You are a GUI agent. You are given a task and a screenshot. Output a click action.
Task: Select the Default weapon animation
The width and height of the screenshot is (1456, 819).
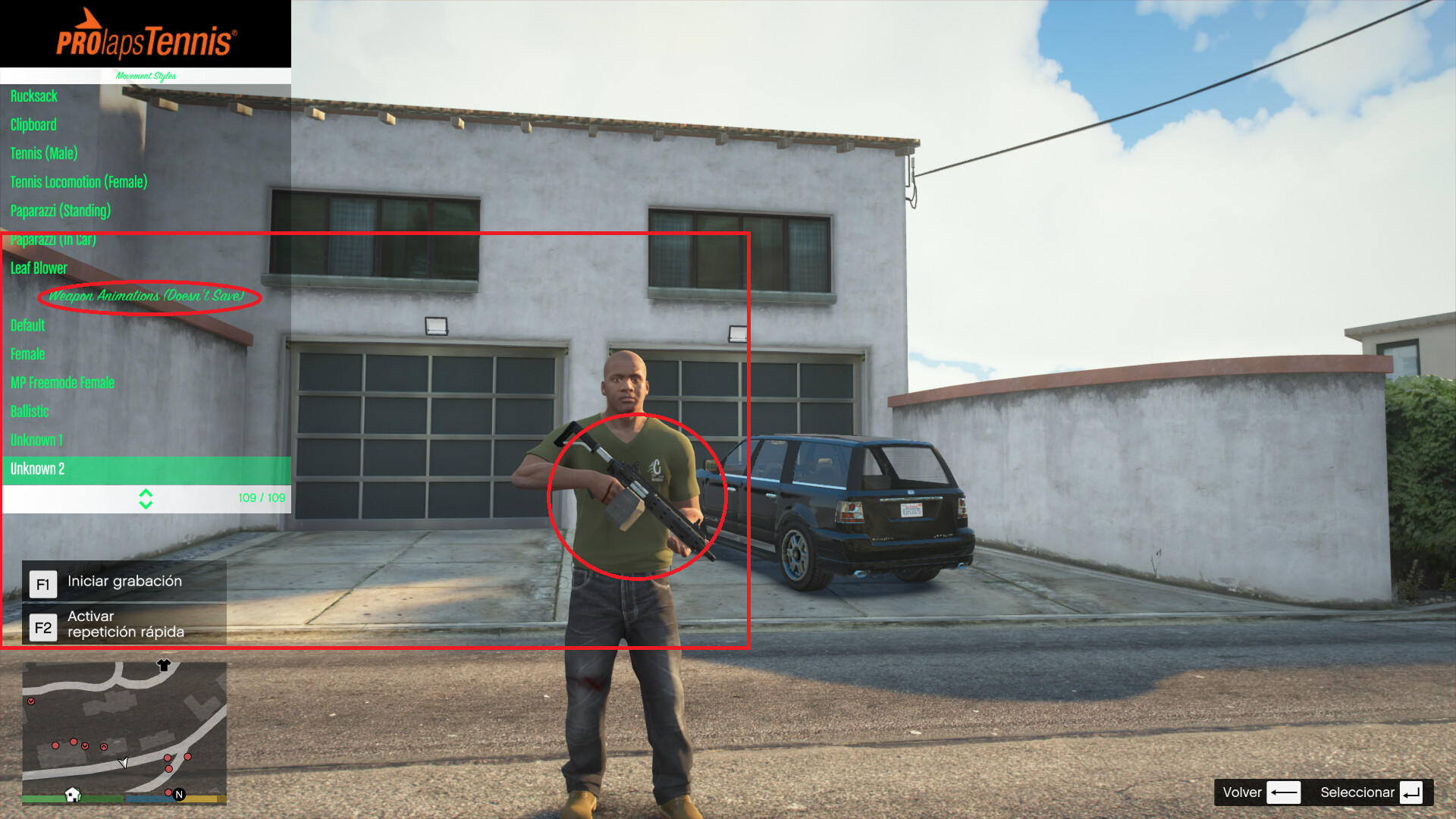tap(27, 325)
